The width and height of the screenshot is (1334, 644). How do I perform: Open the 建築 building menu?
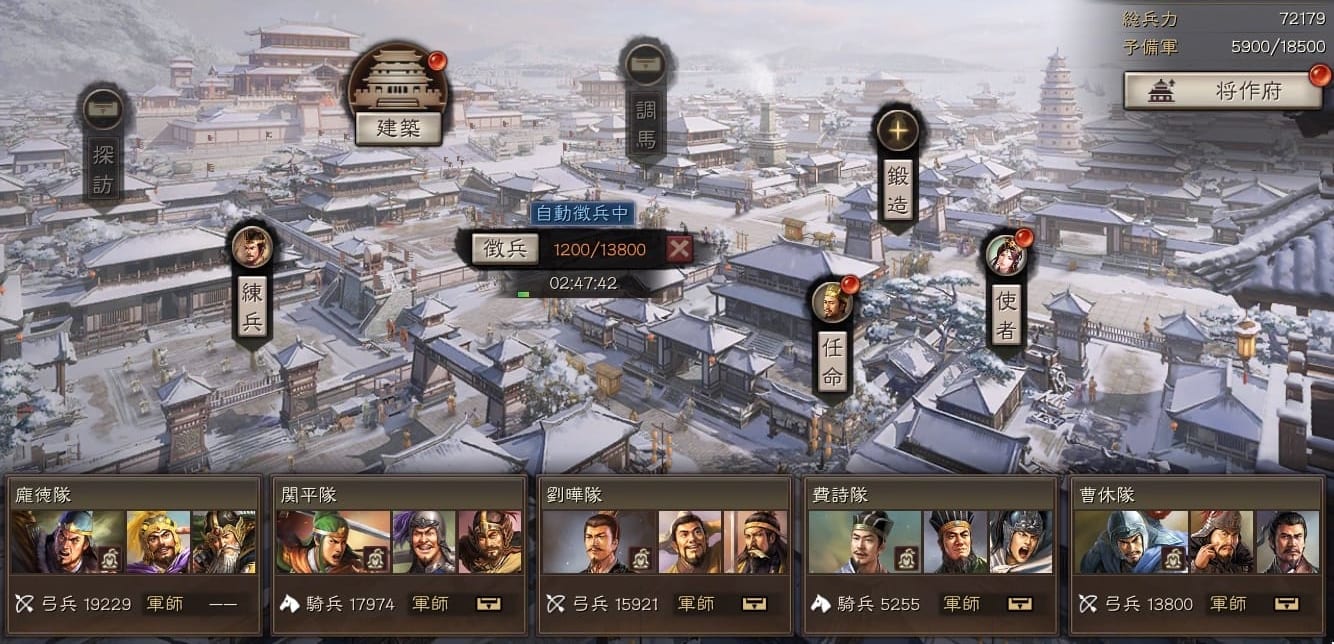click(x=398, y=127)
